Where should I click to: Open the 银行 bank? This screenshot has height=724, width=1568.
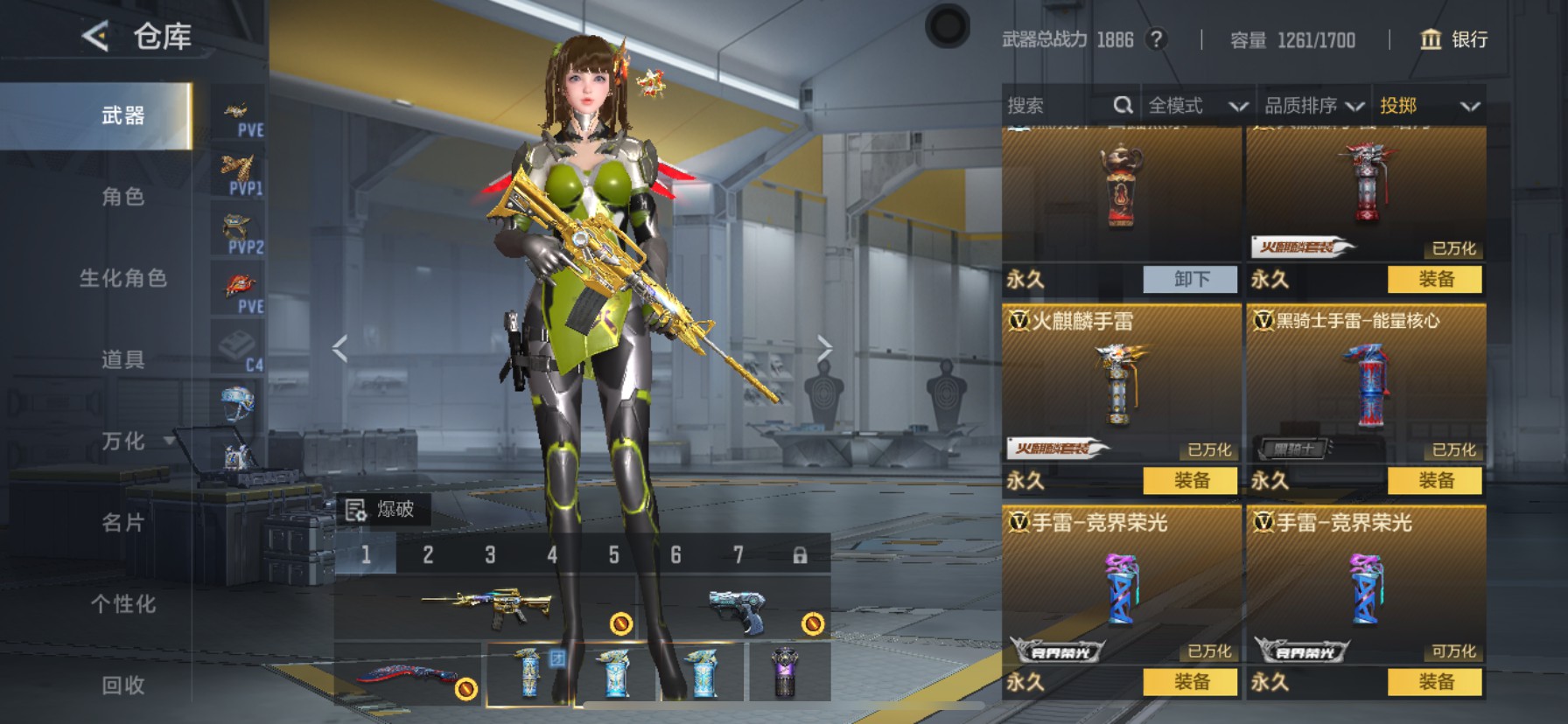point(1453,39)
